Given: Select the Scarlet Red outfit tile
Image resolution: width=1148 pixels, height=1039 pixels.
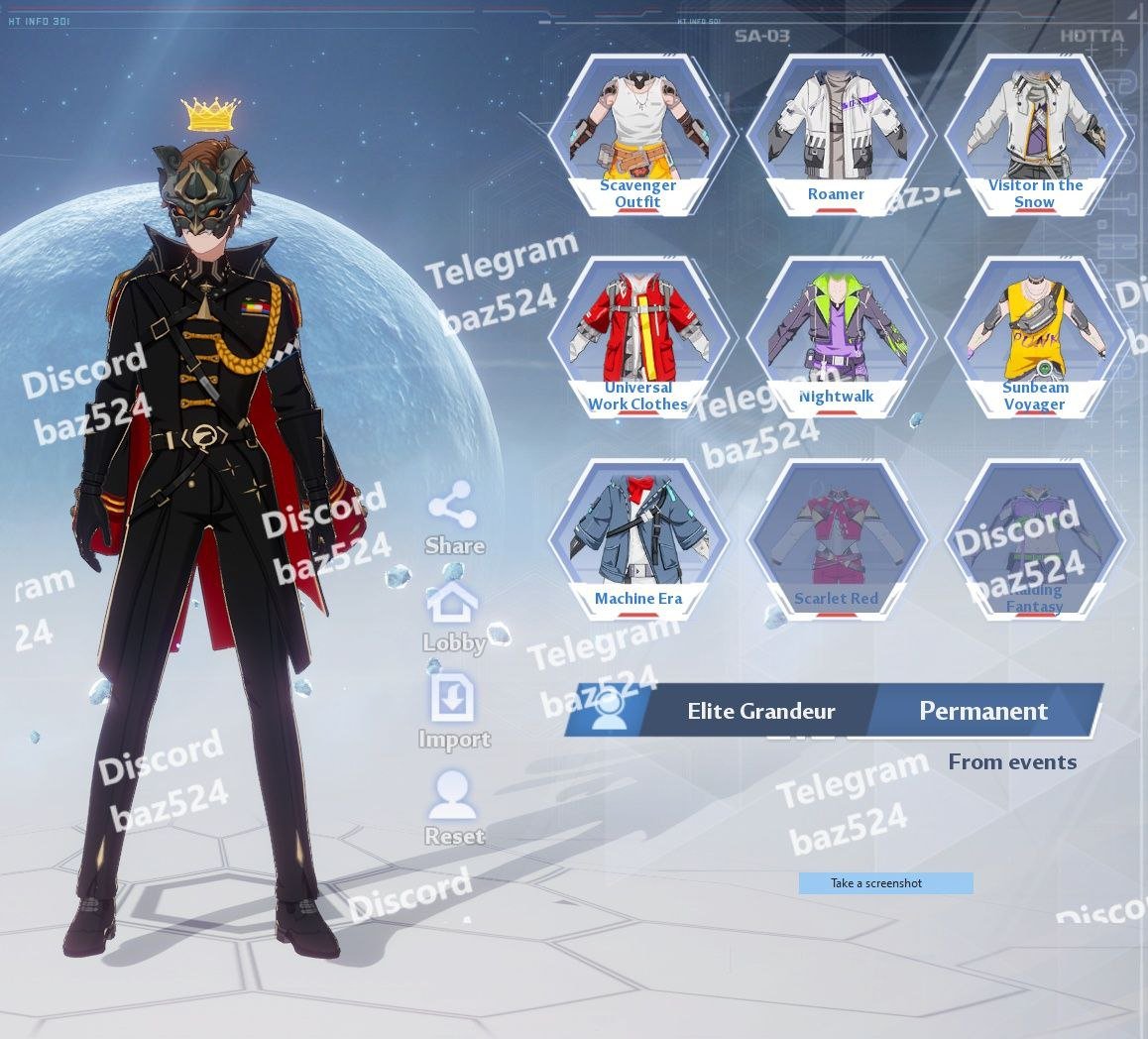Looking at the screenshot, I should click(x=836, y=540).
